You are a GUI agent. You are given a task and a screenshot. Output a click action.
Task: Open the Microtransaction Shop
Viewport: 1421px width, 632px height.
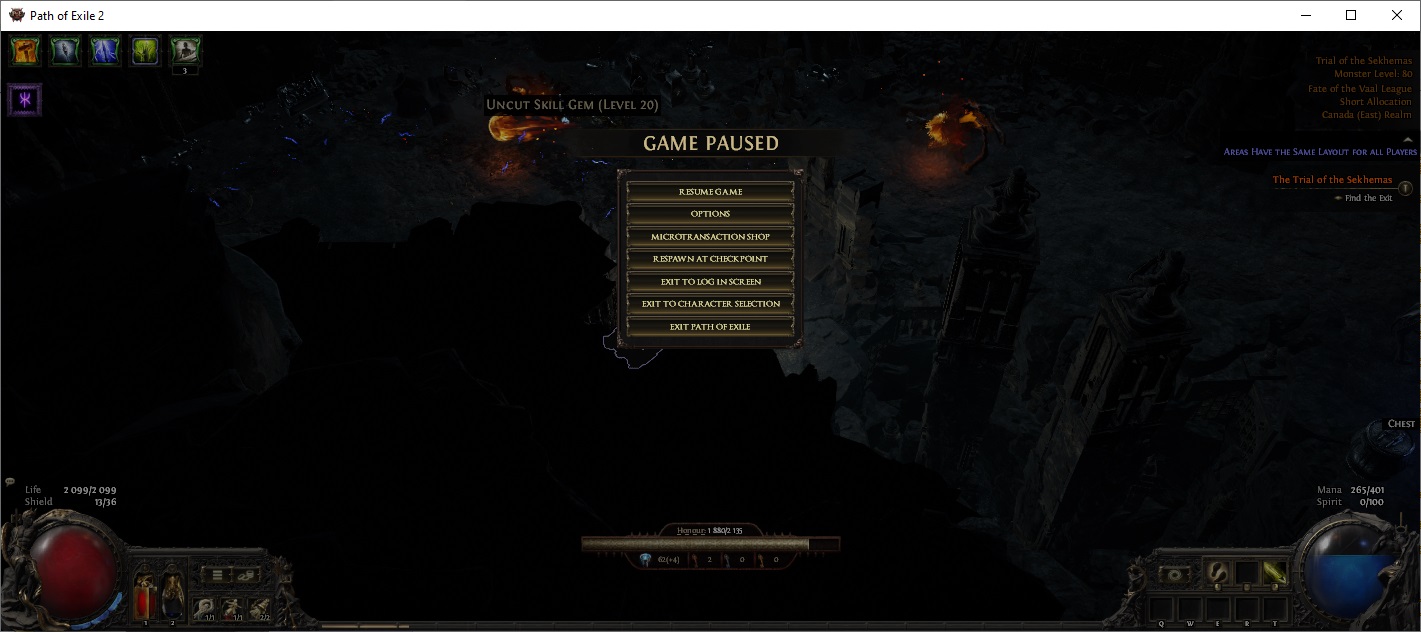point(710,237)
